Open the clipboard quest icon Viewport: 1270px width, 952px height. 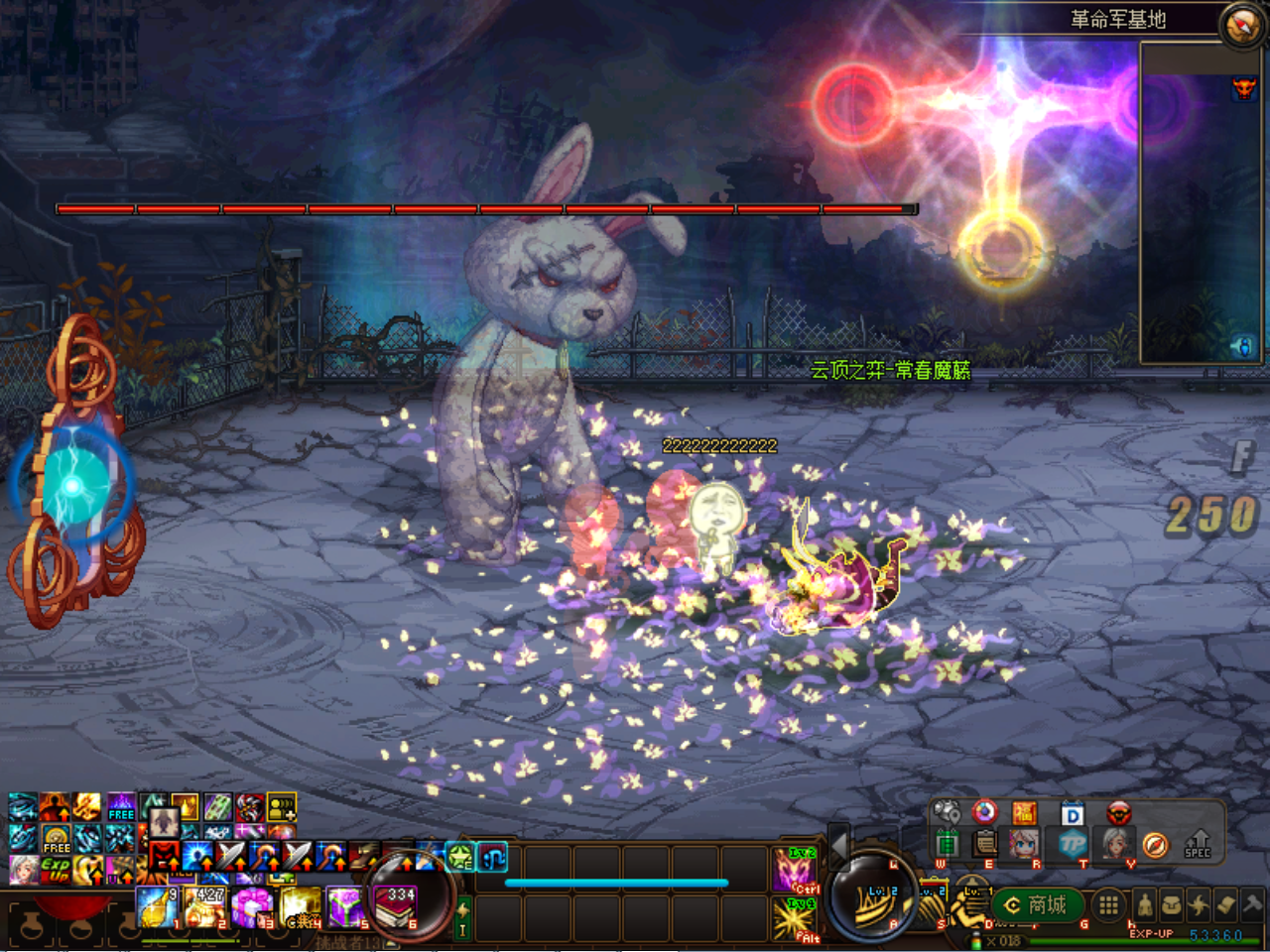[x=984, y=844]
